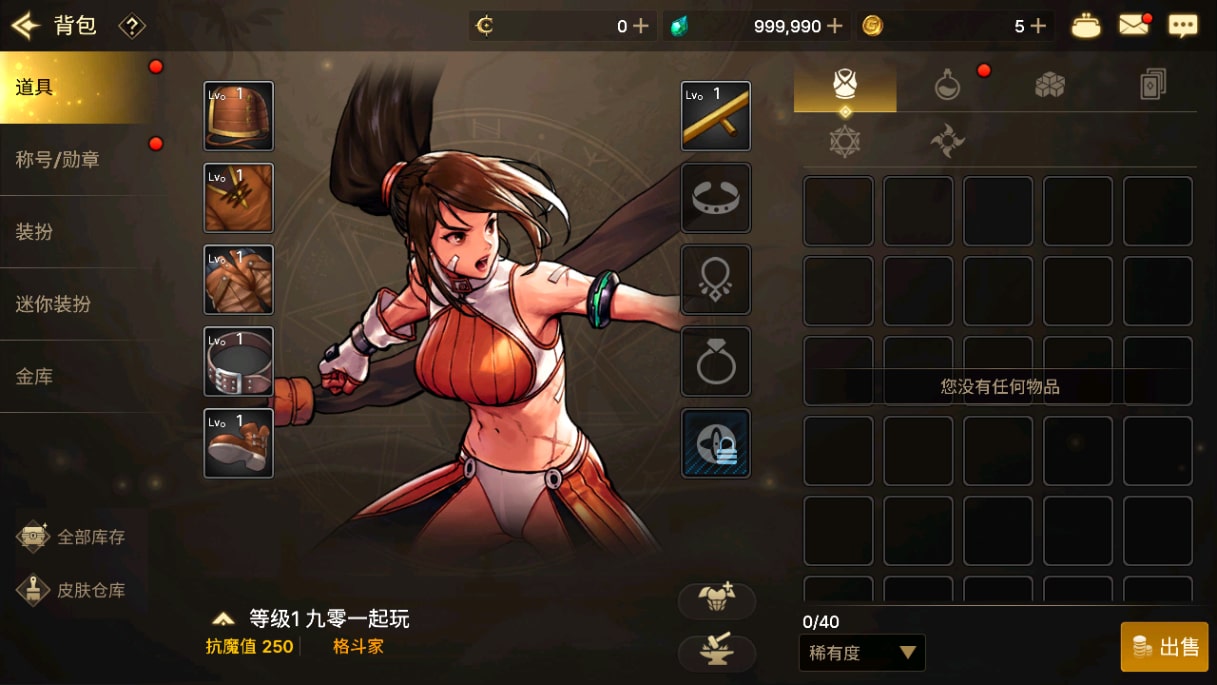The height and width of the screenshot is (685, 1217).
Task: Open the mail envelope icon
Action: pyautogui.click(x=1134, y=26)
